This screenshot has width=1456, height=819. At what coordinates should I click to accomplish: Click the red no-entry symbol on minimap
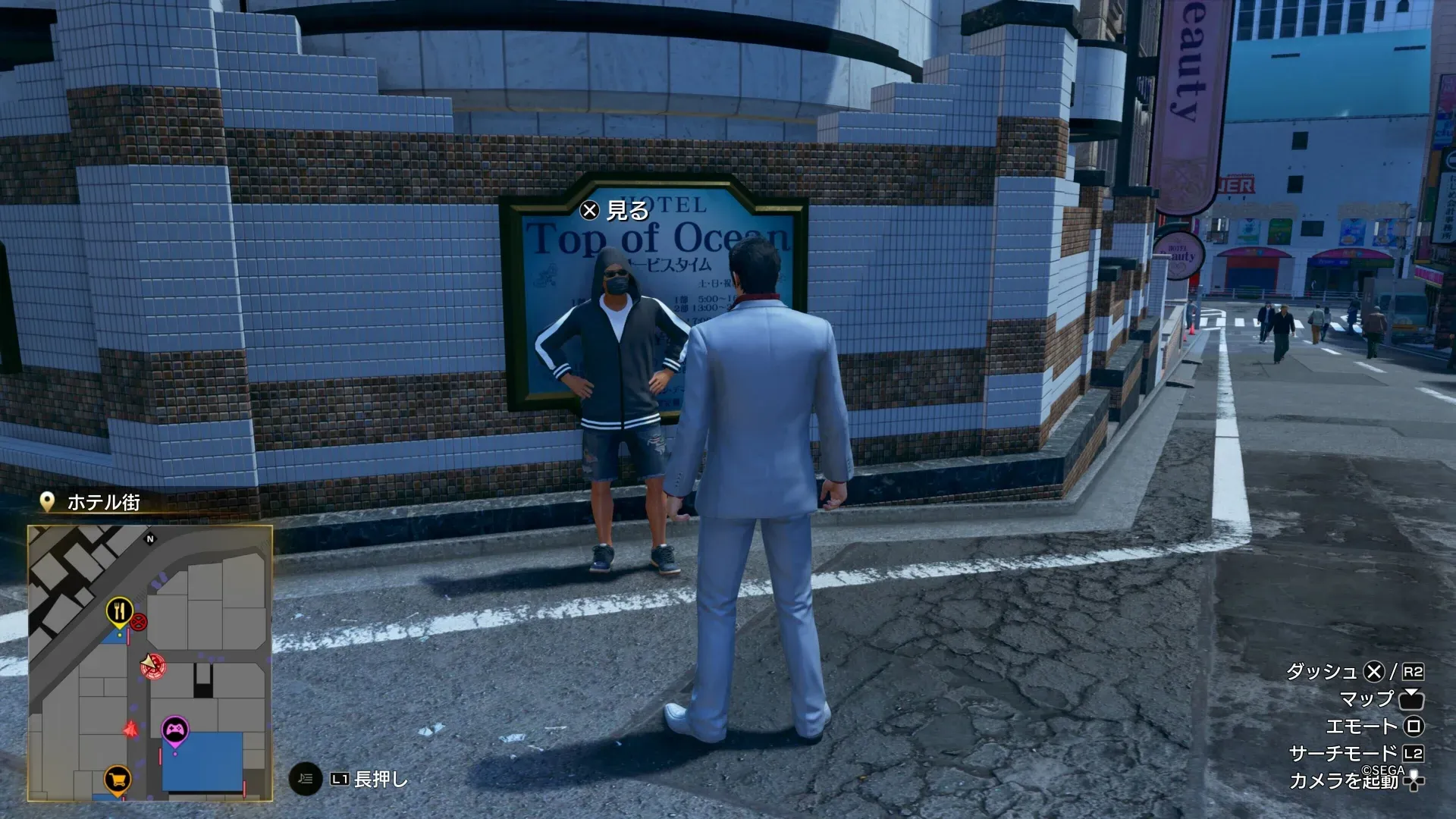140,621
